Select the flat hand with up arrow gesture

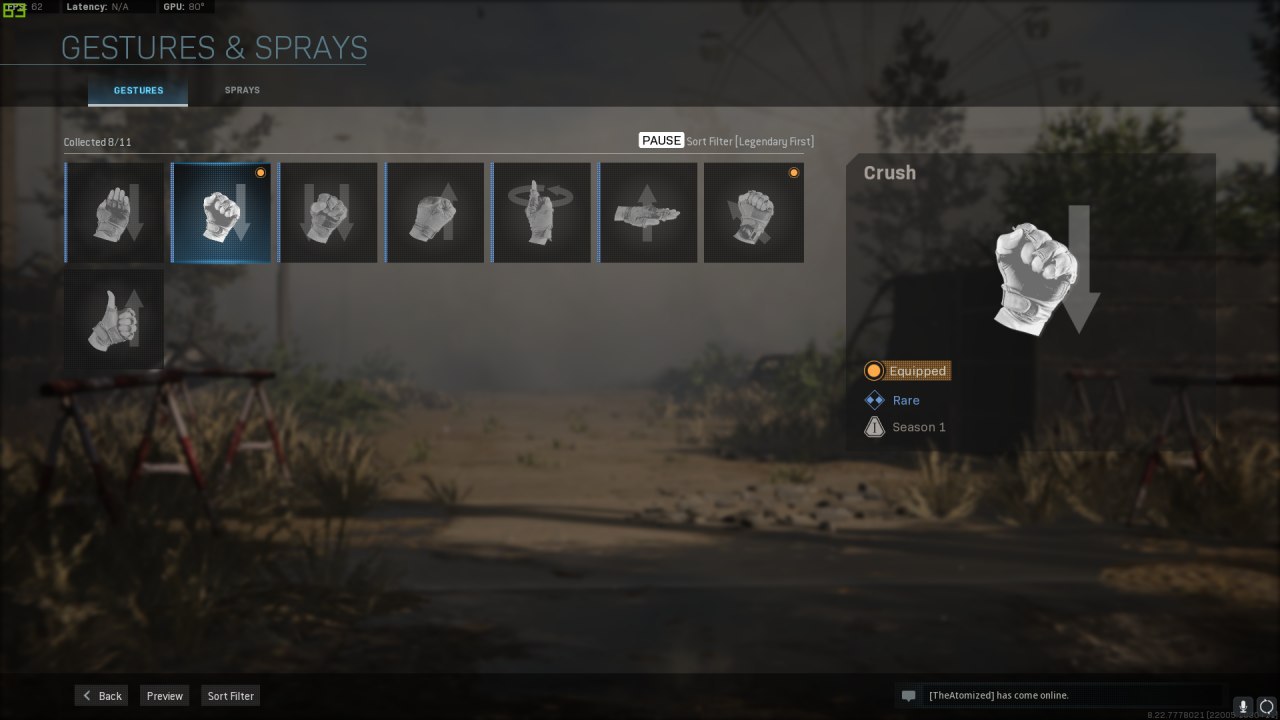point(648,213)
